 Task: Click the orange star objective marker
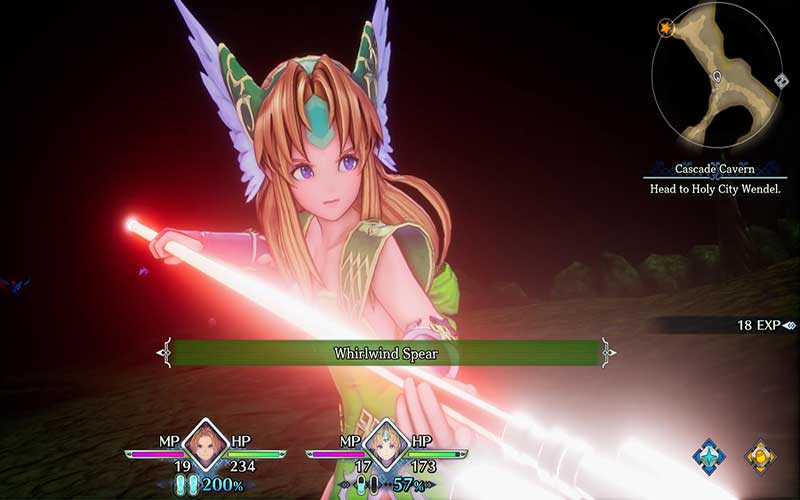(x=665, y=28)
